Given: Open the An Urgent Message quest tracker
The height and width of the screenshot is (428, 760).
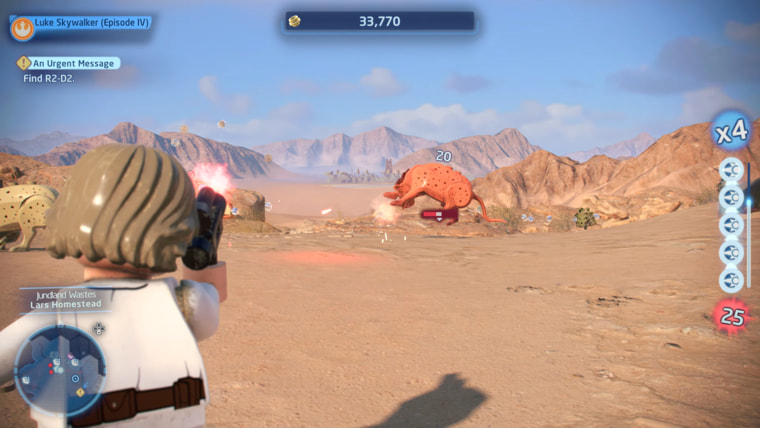Looking at the screenshot, I should 68,63.
